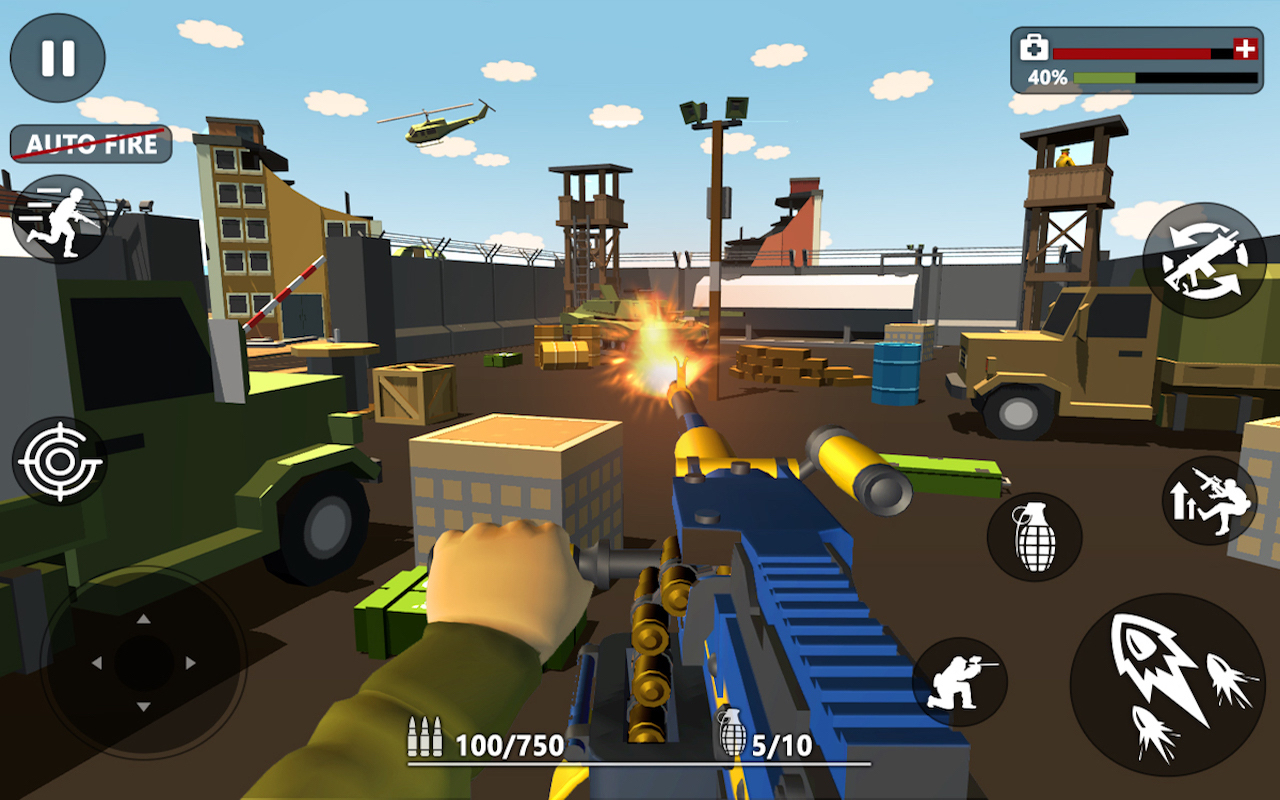Throw a grenade using the grenade icon
The image size is (1280, 800).
point(1036,537)
